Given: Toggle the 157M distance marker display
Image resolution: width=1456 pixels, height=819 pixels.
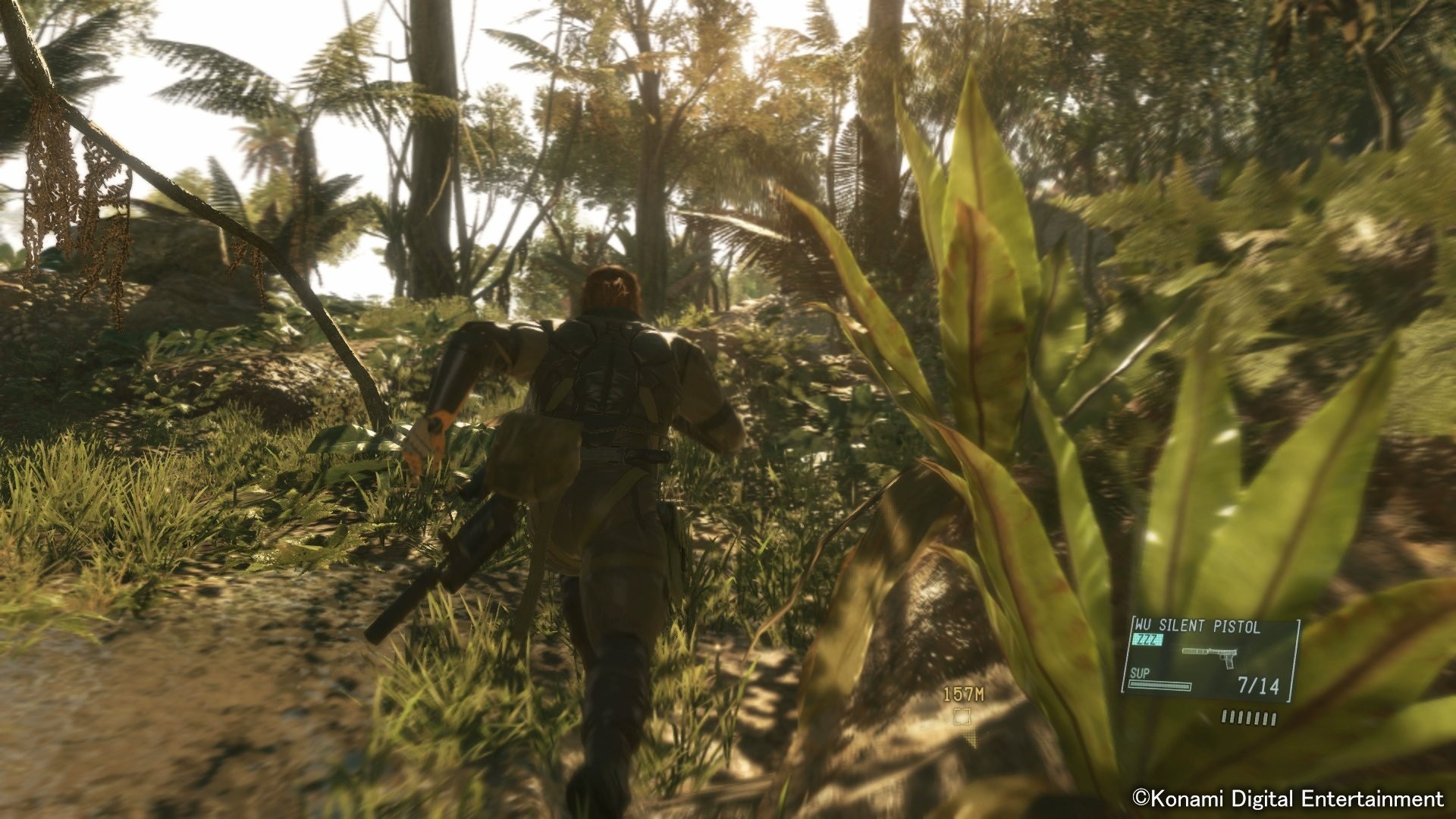Looking at the screenshot, I should point(964,694).
